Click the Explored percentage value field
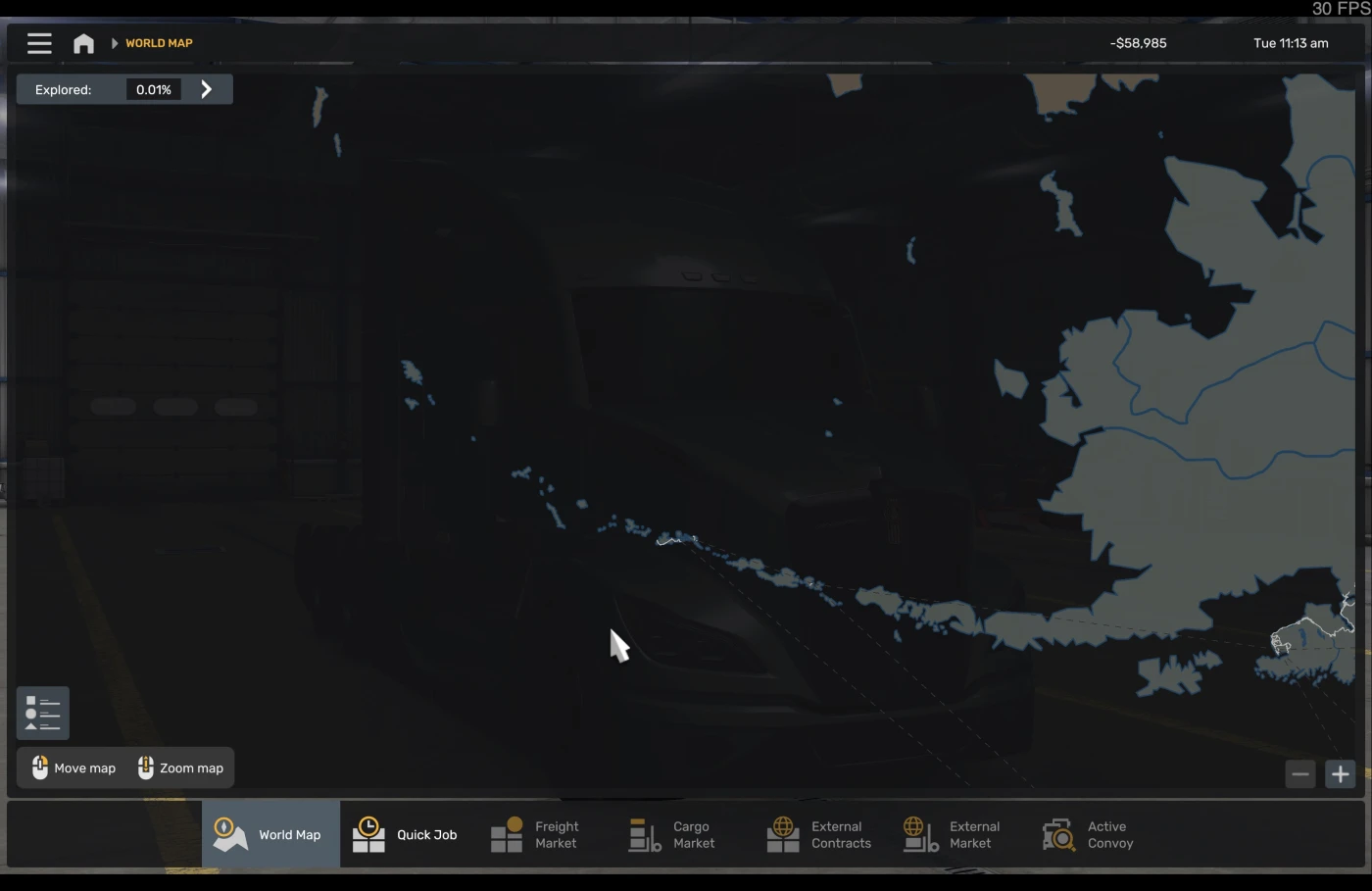The image size is (1372, 891). tap(153, 89)
